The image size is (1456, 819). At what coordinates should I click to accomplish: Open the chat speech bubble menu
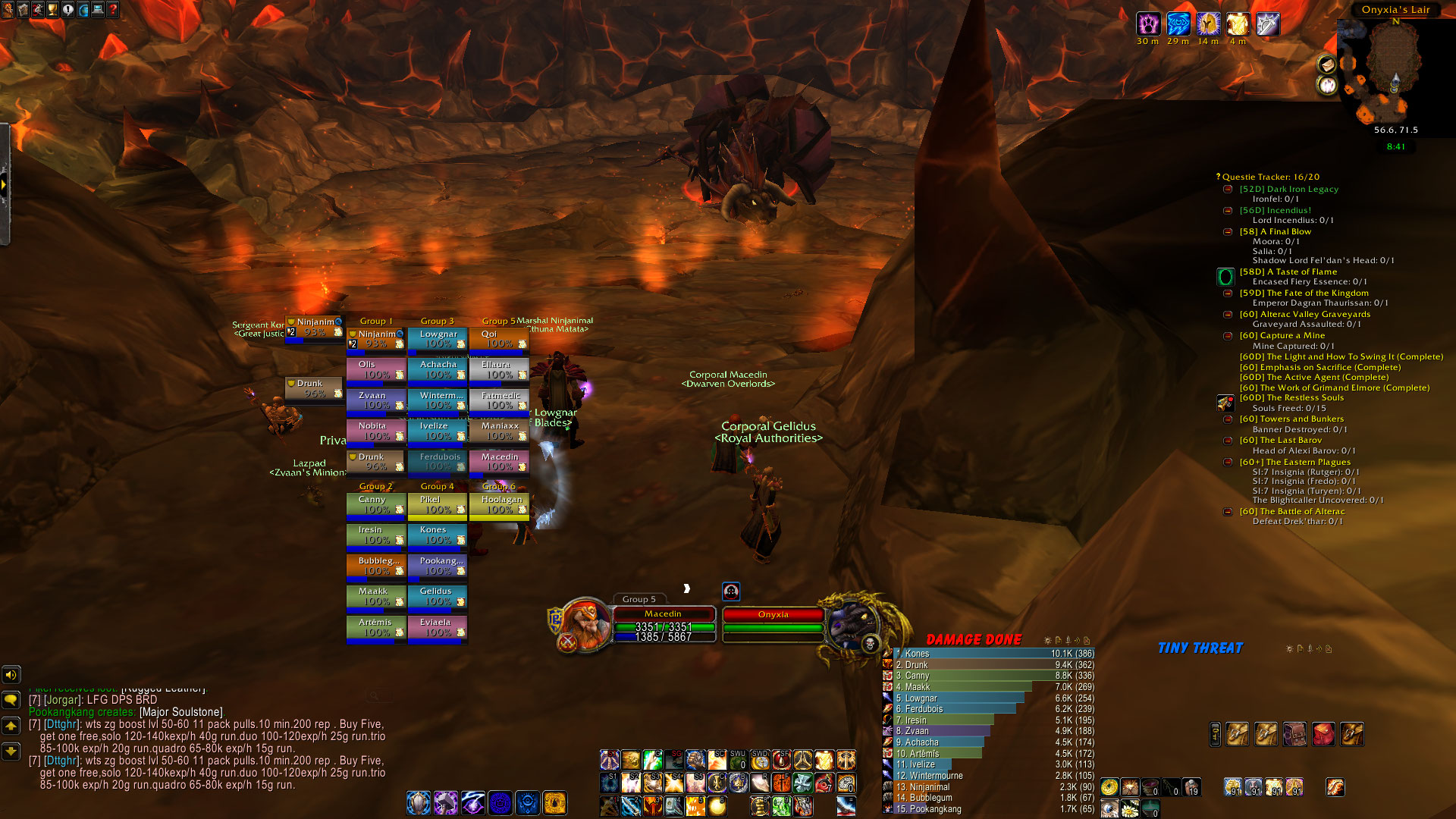point(11,699)
